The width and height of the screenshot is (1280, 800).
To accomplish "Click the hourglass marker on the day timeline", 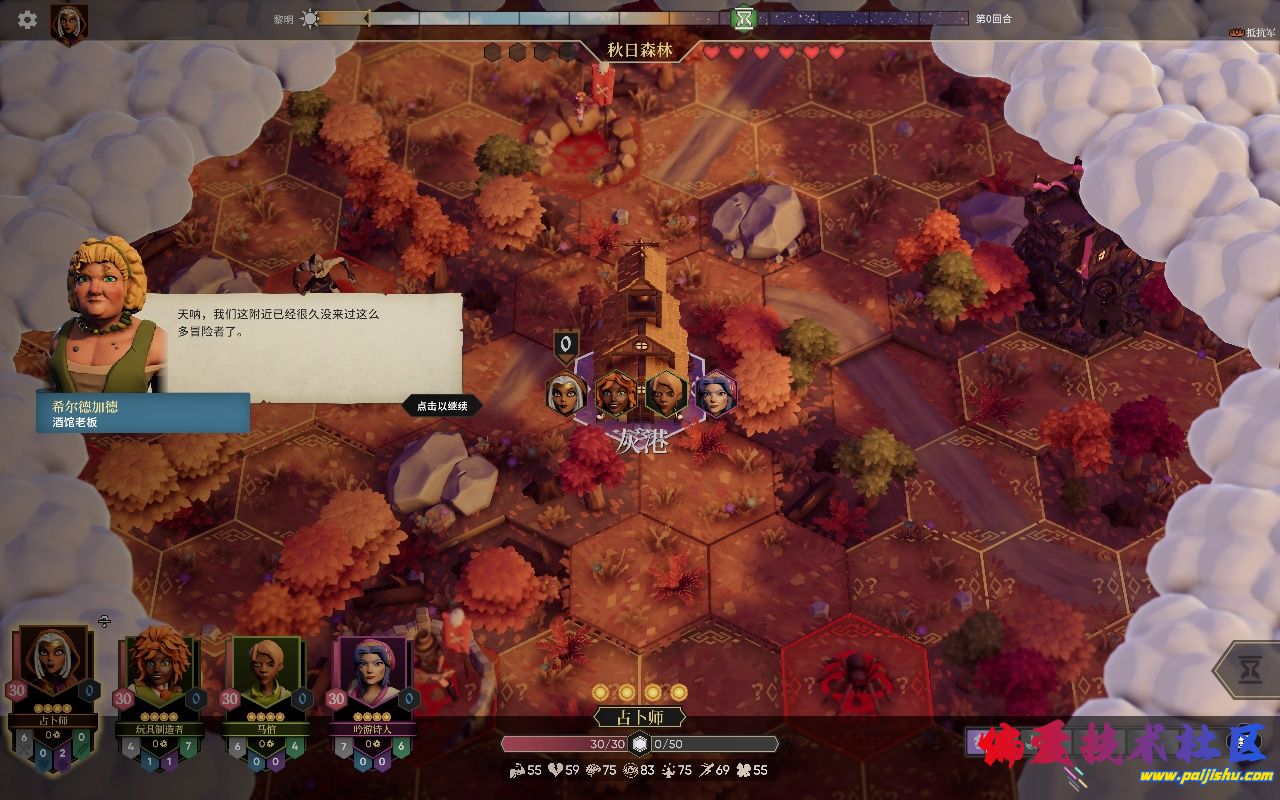I will pyautogui.click(x=743, y=18).
